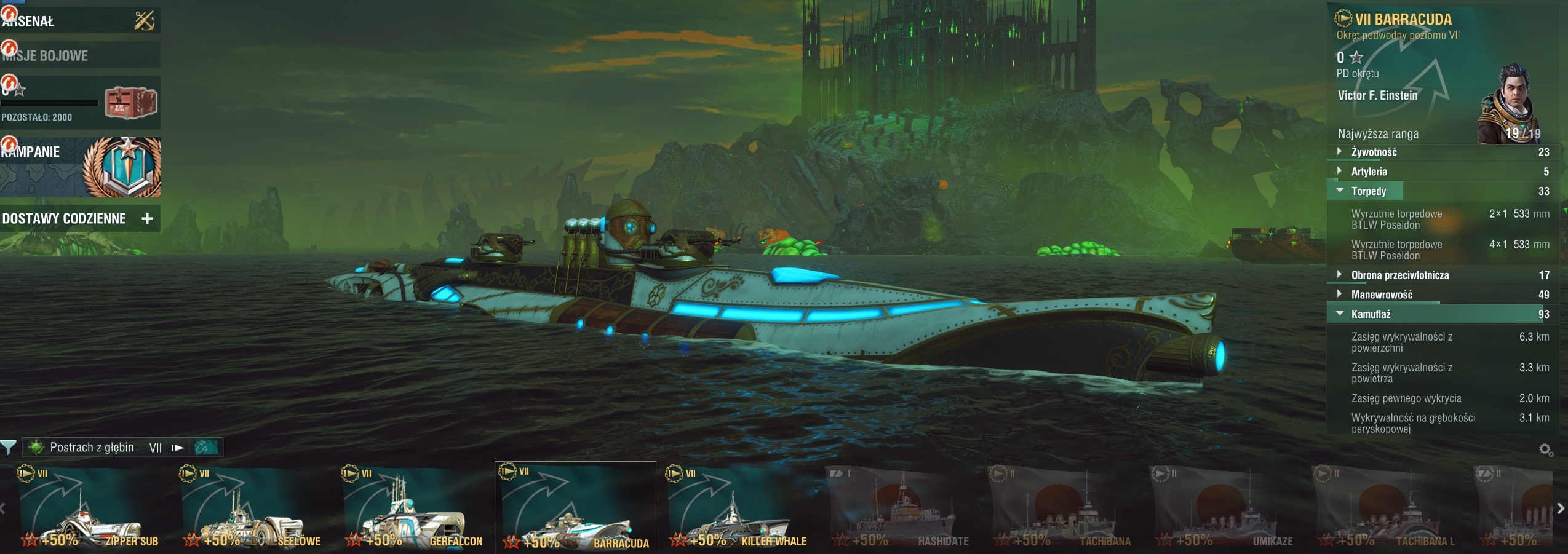
Task: Open commander Victor F. Einstein portrait
Action: click(x=1511, y=105)
